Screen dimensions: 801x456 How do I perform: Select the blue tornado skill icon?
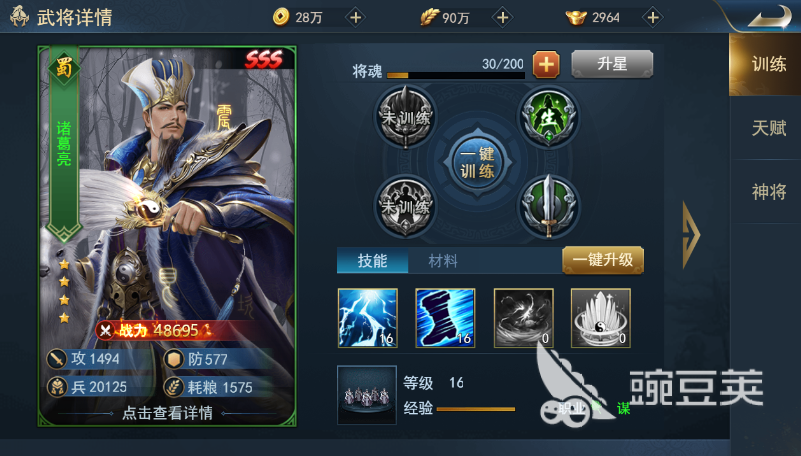click(x=445, y=318)
